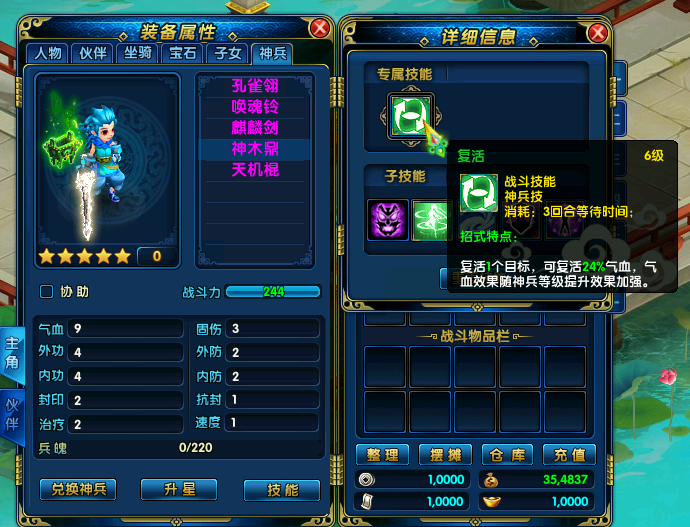This screenshot has width=690, height=527.
Task: Show the 子女 tab
Action: click(x=228, y=53)
